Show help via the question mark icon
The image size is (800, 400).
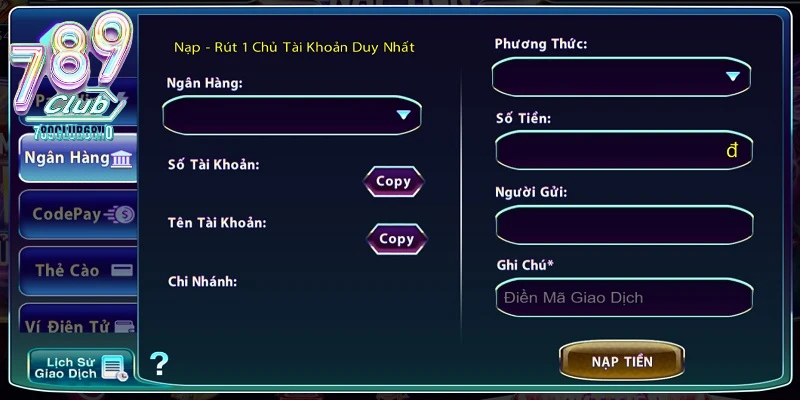tap(159, 364)
